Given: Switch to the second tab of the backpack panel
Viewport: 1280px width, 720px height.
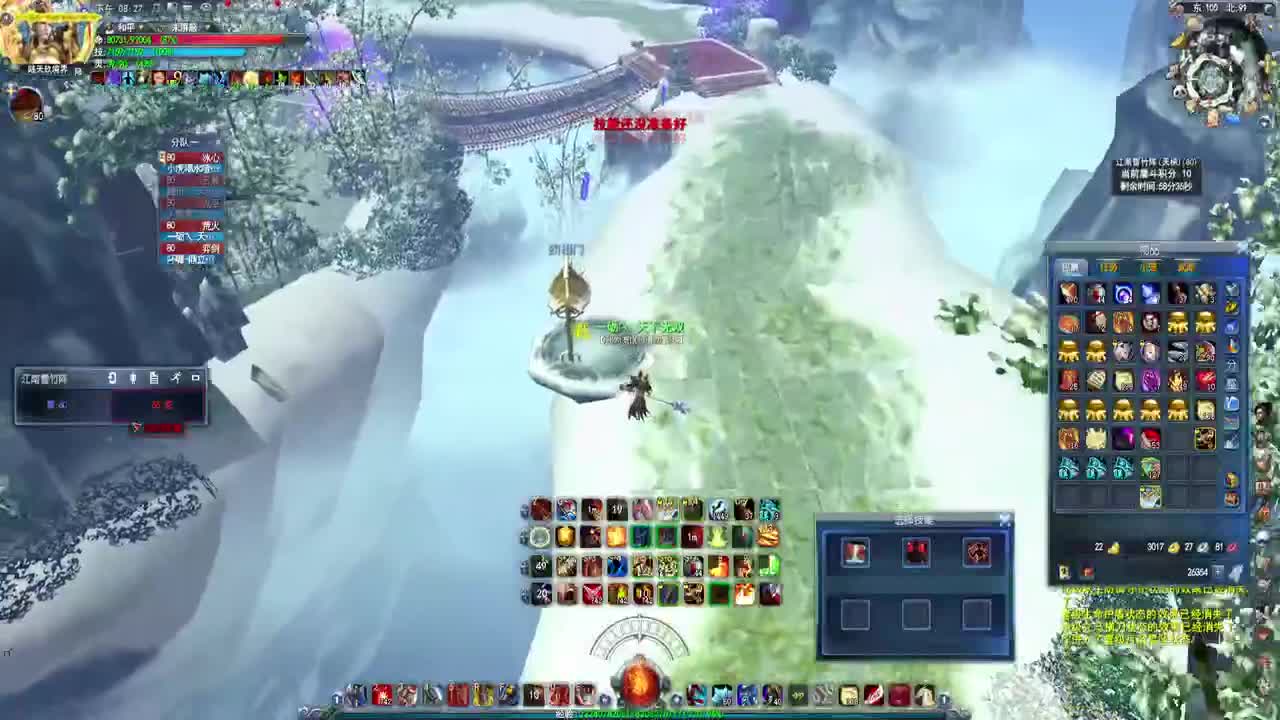Looking at the screenshot, I should pyautogui.click(x=1110, y=268).
